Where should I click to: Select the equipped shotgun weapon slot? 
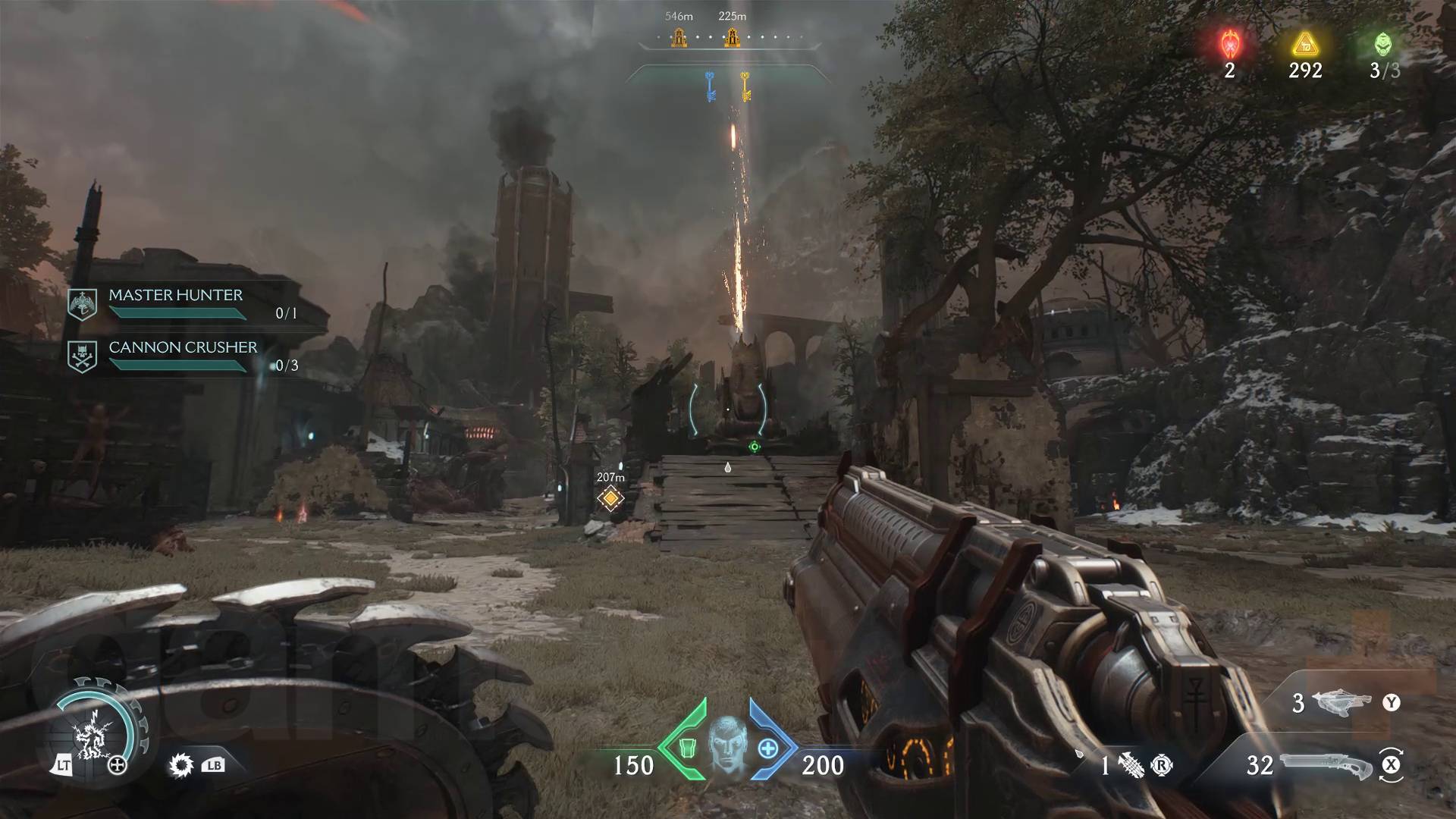pos(1326,765)
